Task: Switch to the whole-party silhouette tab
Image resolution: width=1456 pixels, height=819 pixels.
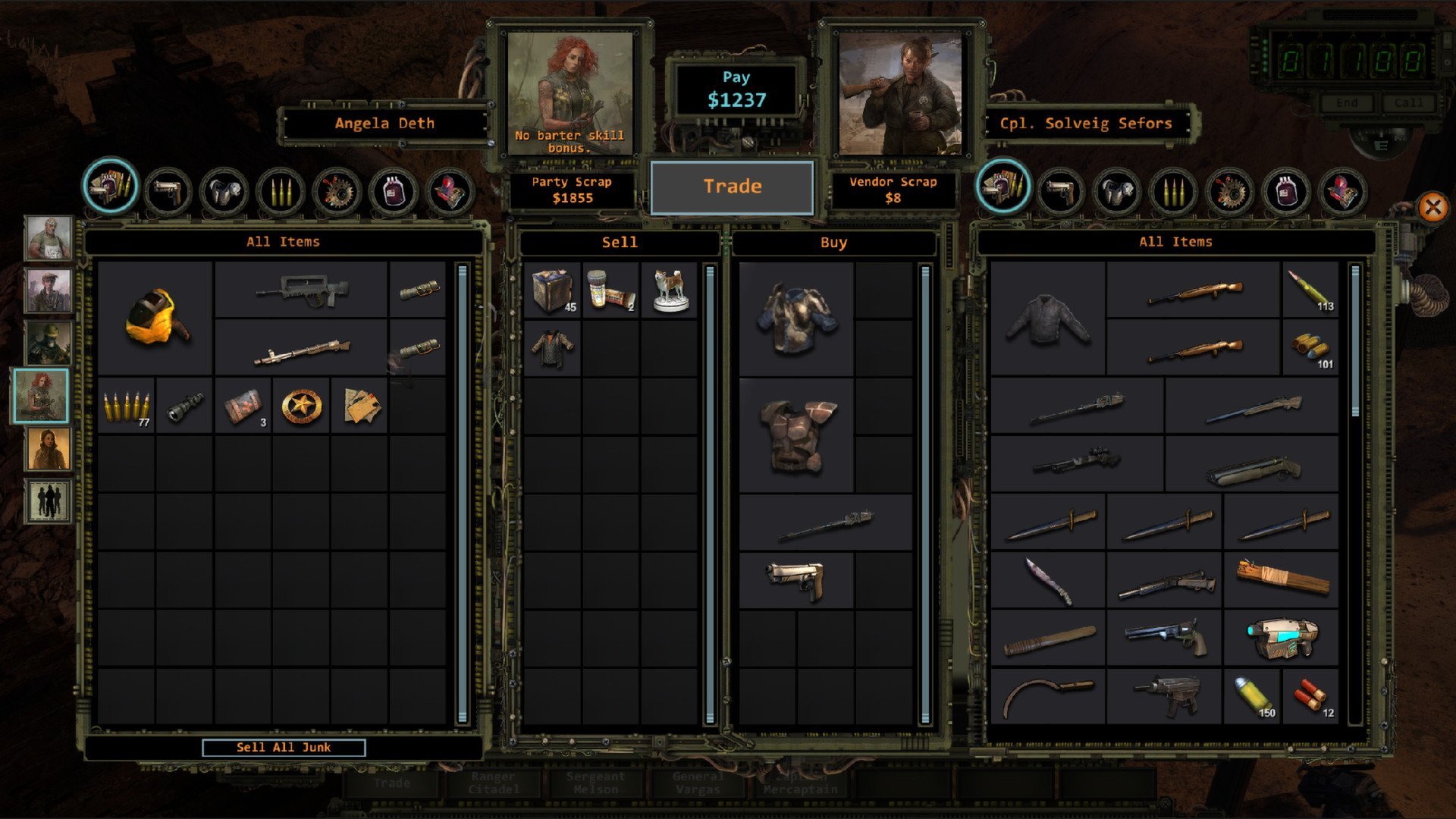Action: [x=48, y=500]
